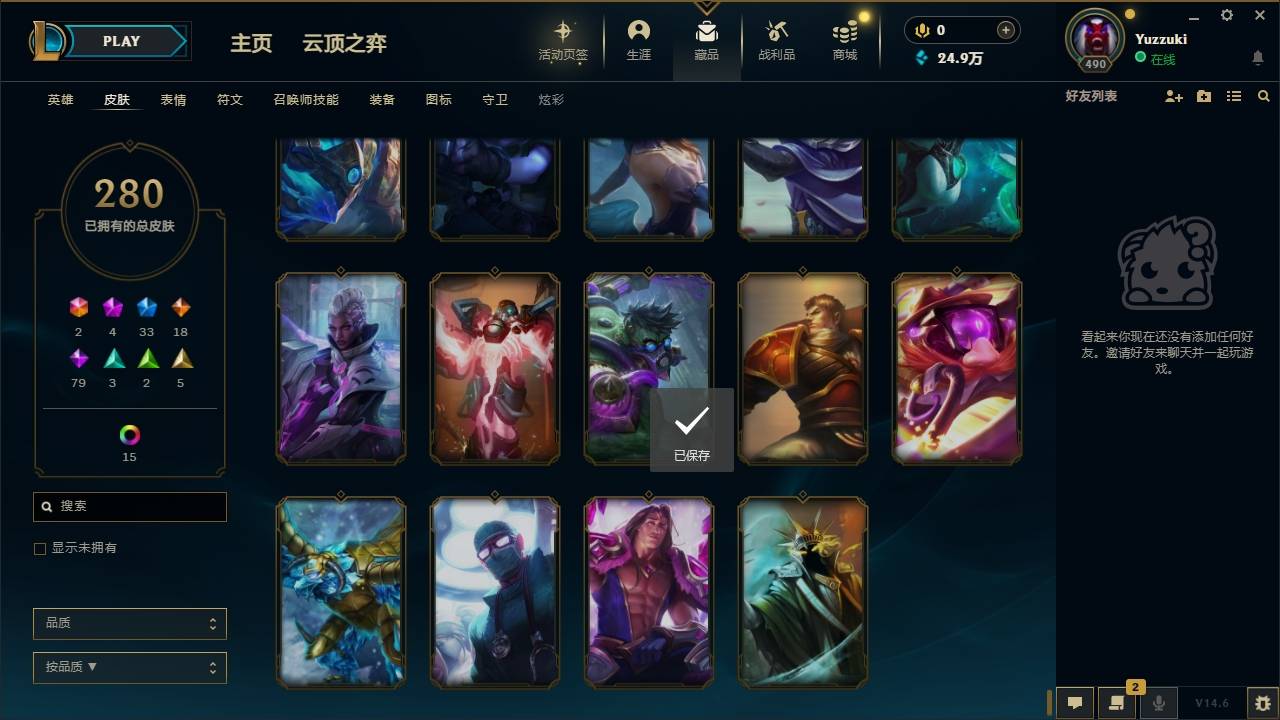Enable the 显示未拥有 checkbox

[x=39, y=548]
